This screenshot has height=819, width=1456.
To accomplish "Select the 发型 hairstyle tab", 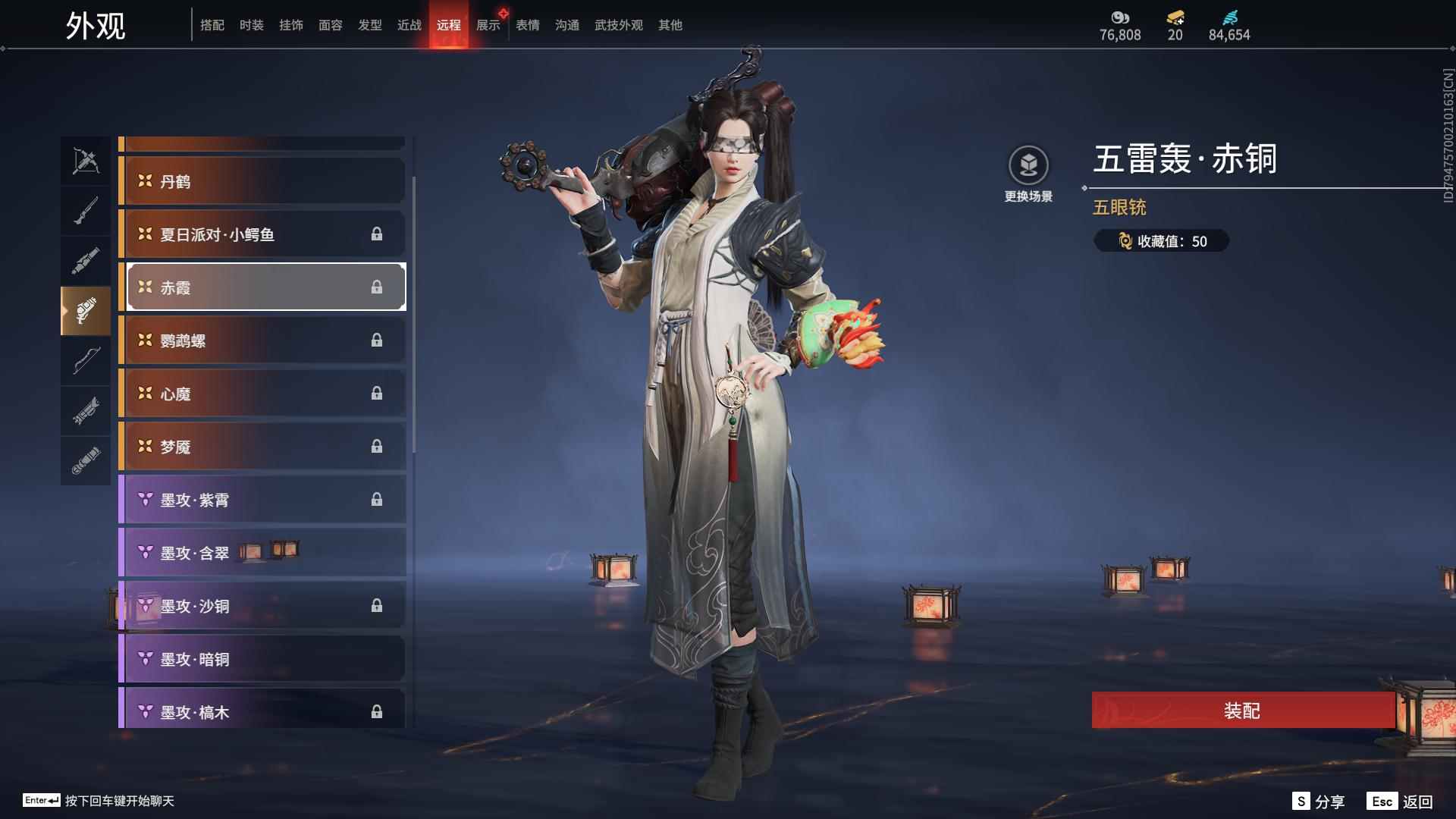I will click(370, 26).
